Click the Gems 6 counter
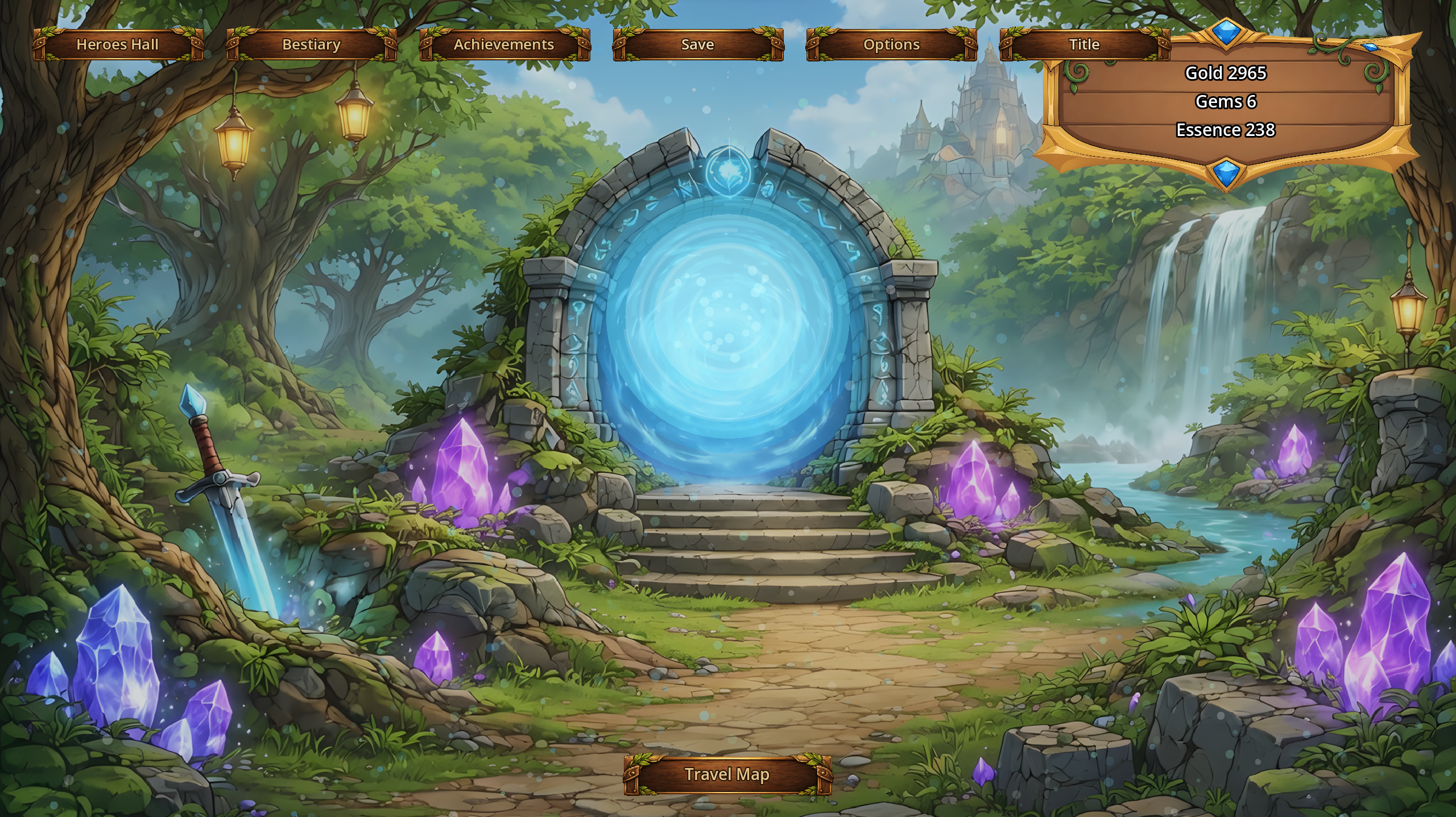The height and width of the screenshot is (817, 1456). coord(1226,102)
